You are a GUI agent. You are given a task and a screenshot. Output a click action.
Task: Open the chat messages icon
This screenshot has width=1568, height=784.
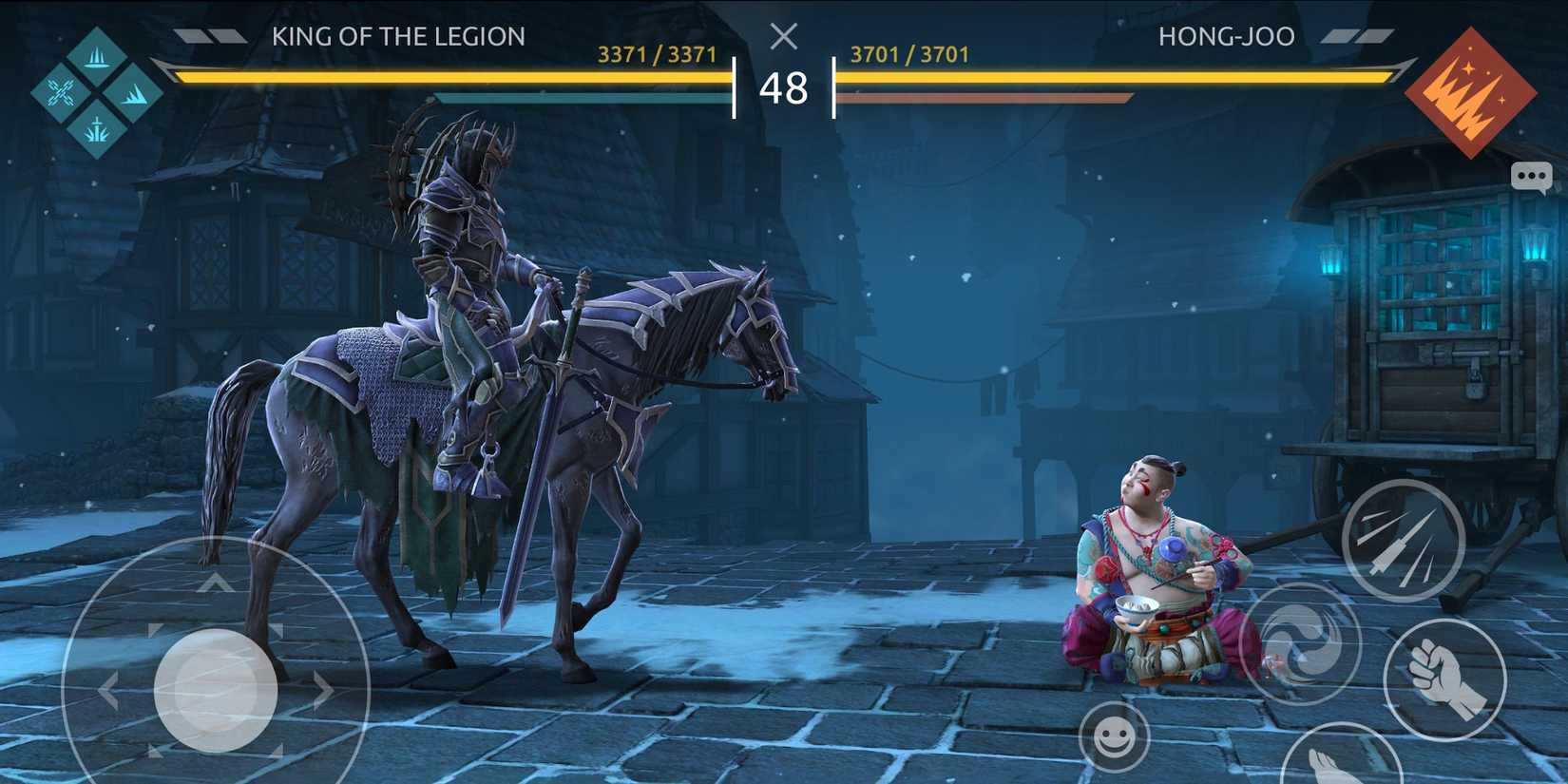pos(1532,177)
